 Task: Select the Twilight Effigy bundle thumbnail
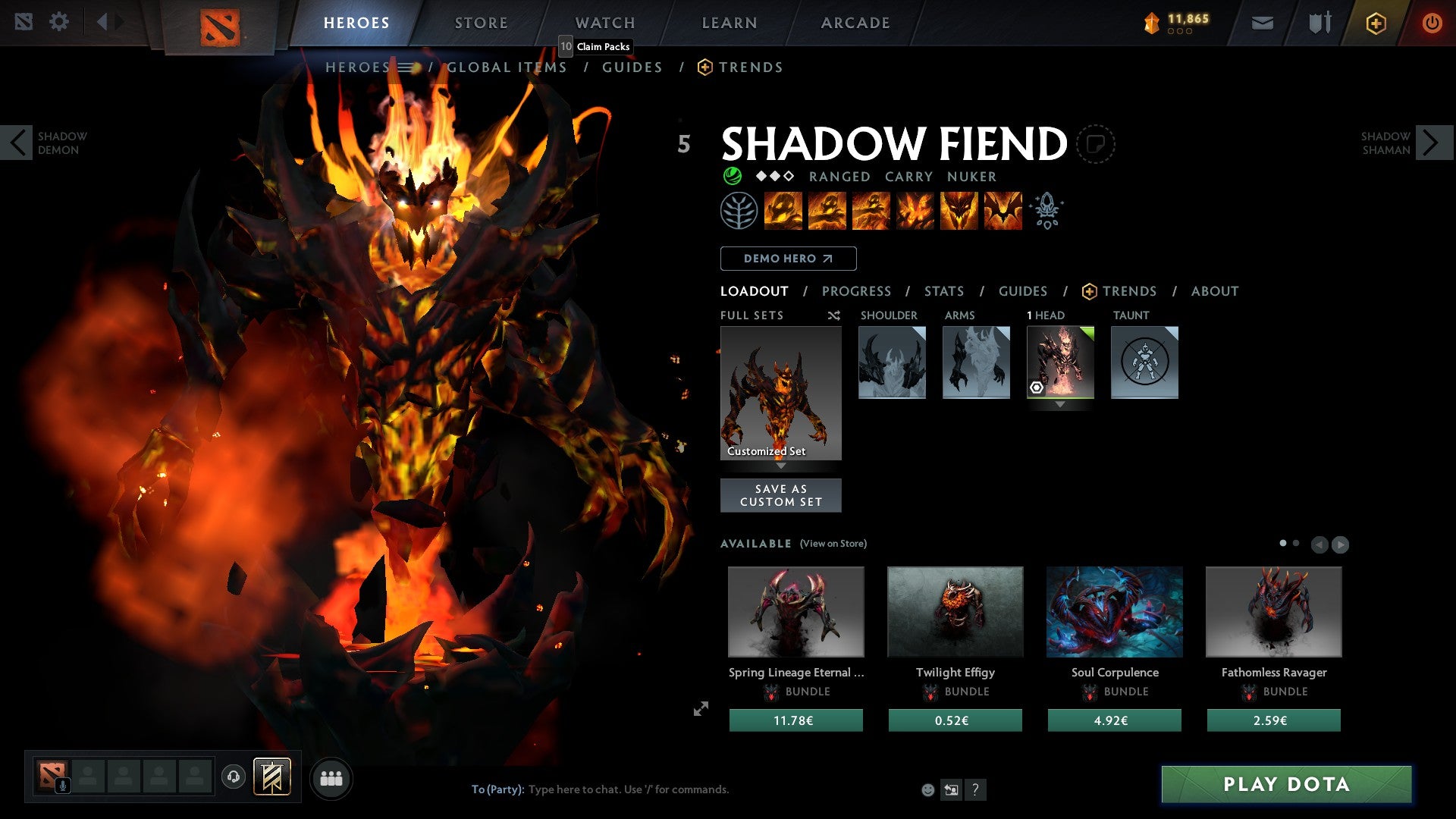click(955, 611)
